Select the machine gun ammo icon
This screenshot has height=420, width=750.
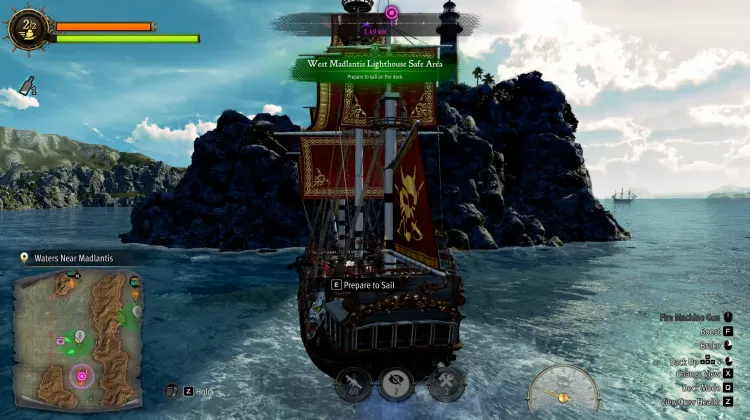[352, 383]
